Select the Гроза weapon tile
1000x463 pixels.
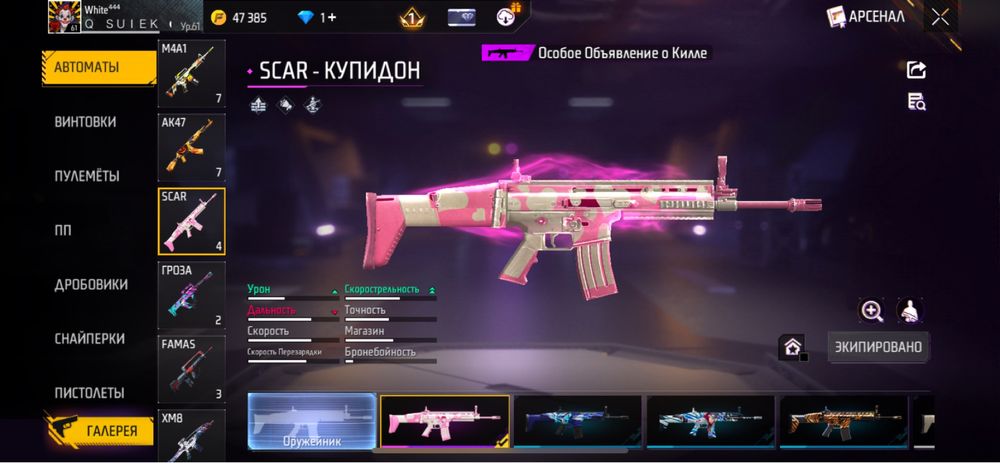point(191,295)
